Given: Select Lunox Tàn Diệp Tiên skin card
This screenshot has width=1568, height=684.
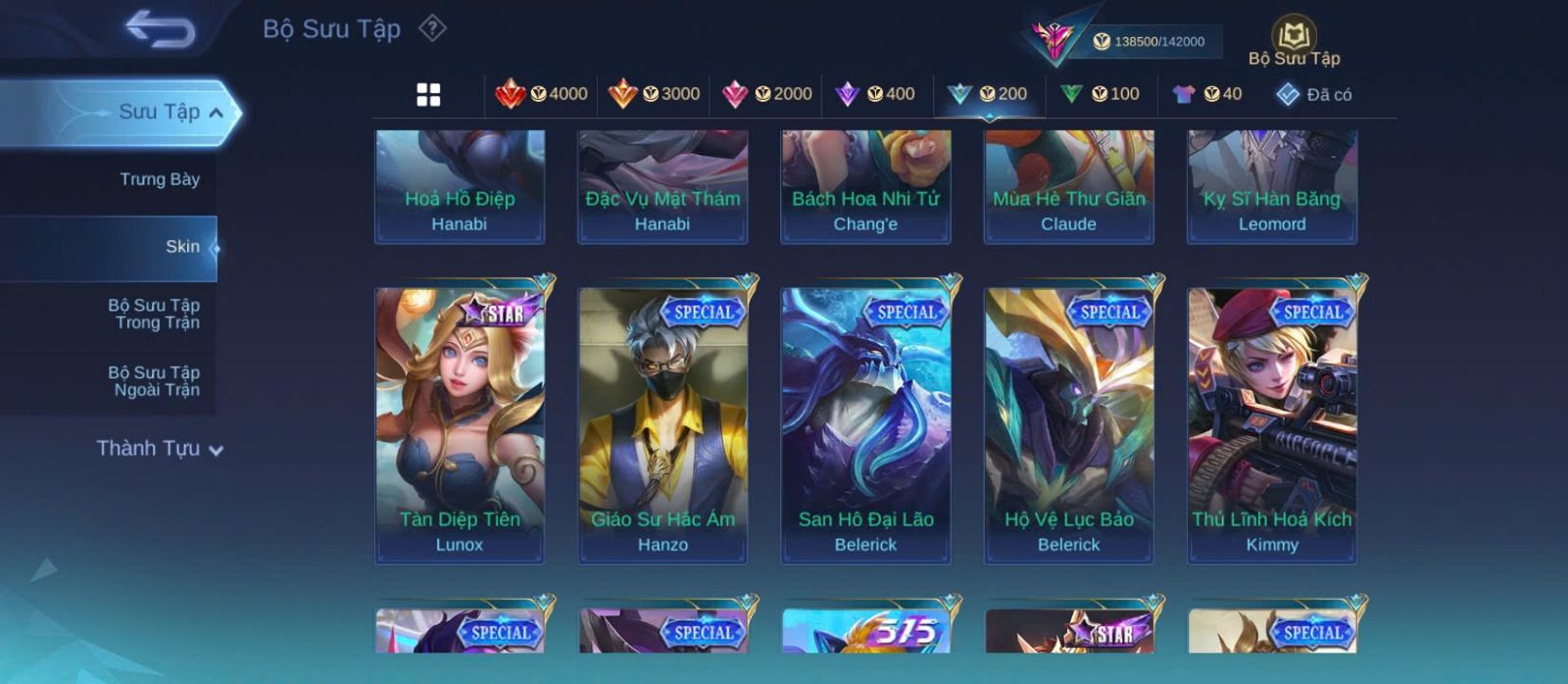Looking at the screenshot, I should (x=460, y=424).
